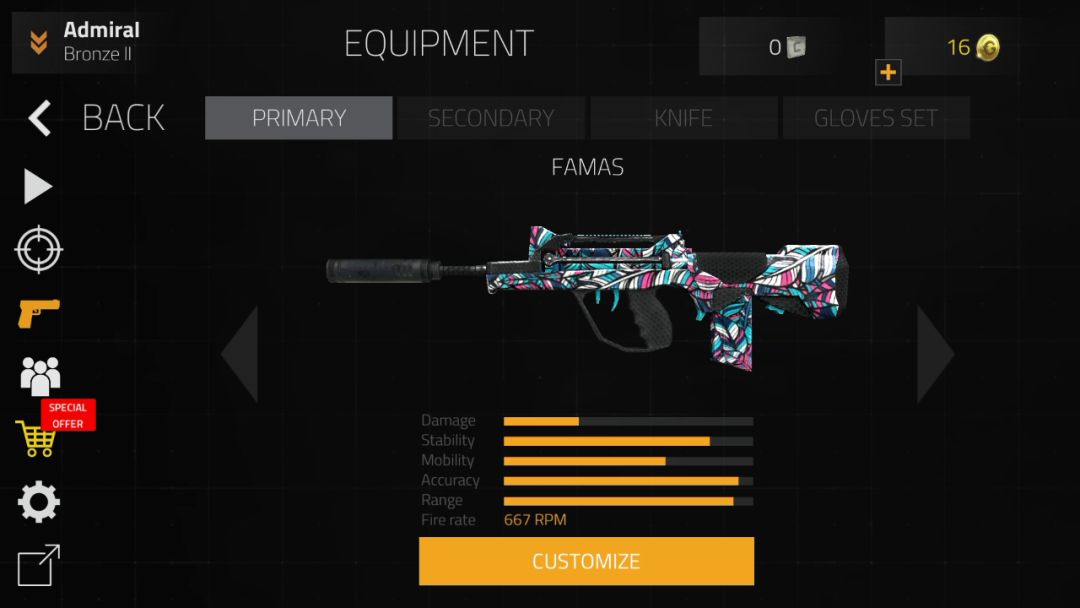The height and width of the screenshot is (608, 1080).
Task: View the previous weapon with left arrow
Action: point(241,354)
